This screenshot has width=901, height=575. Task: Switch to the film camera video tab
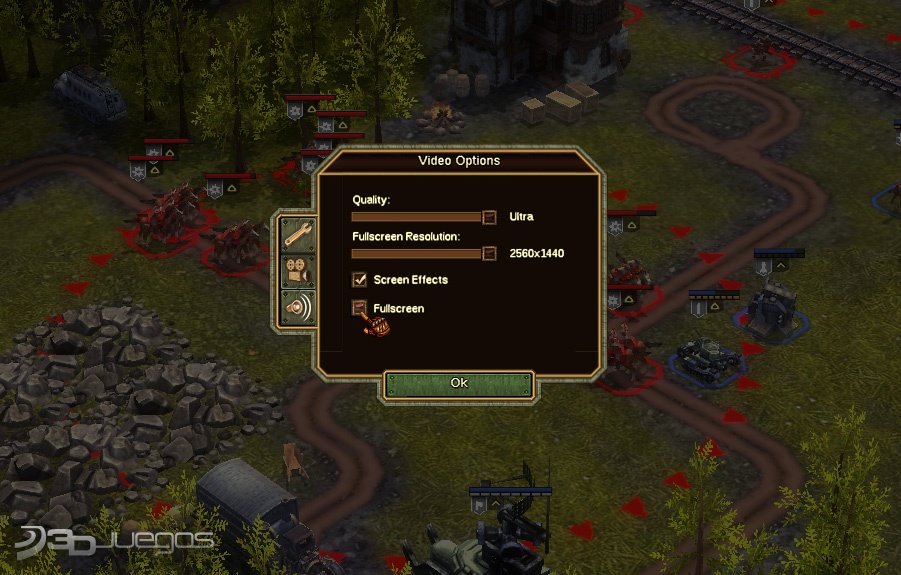(298, 271)
